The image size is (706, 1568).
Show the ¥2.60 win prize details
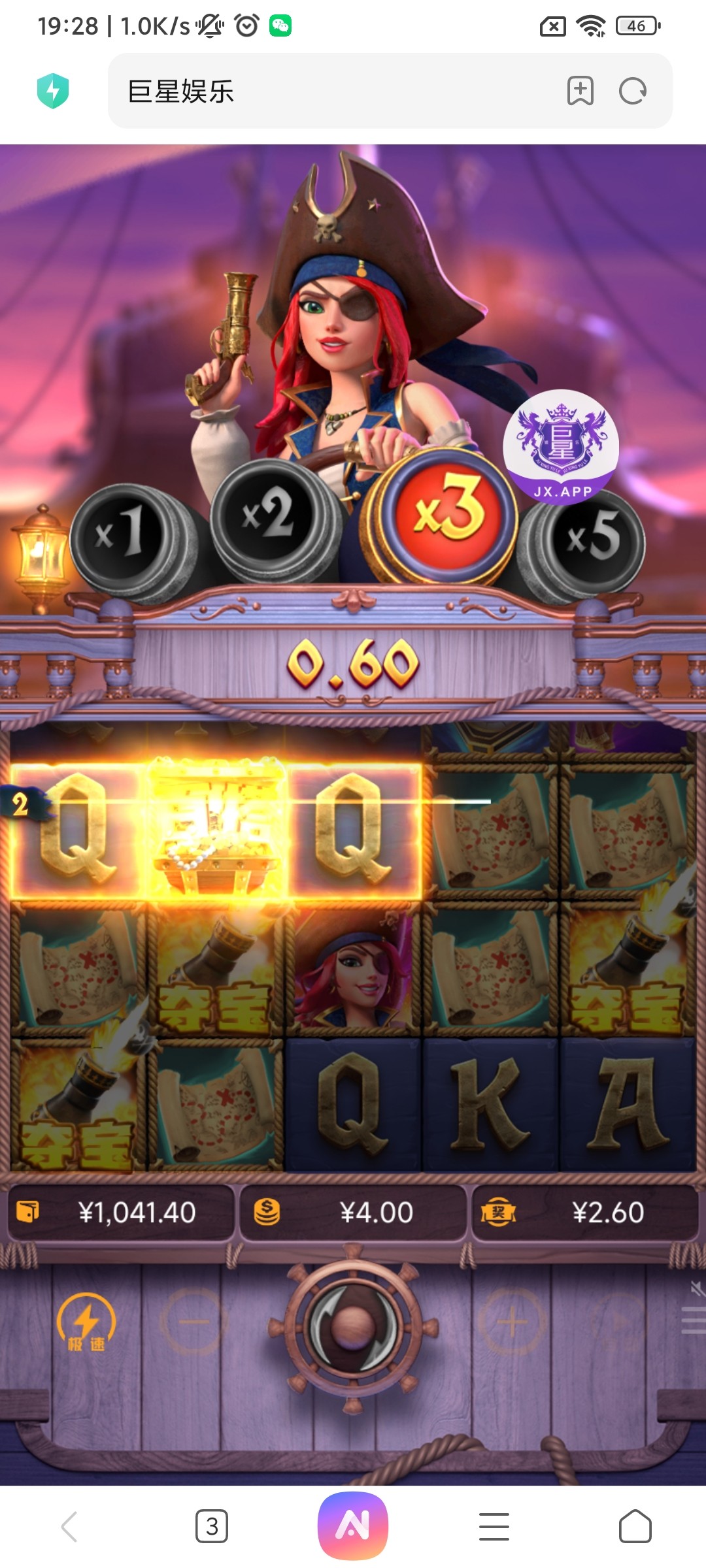pyautogui.click(x=585, y=1213)
